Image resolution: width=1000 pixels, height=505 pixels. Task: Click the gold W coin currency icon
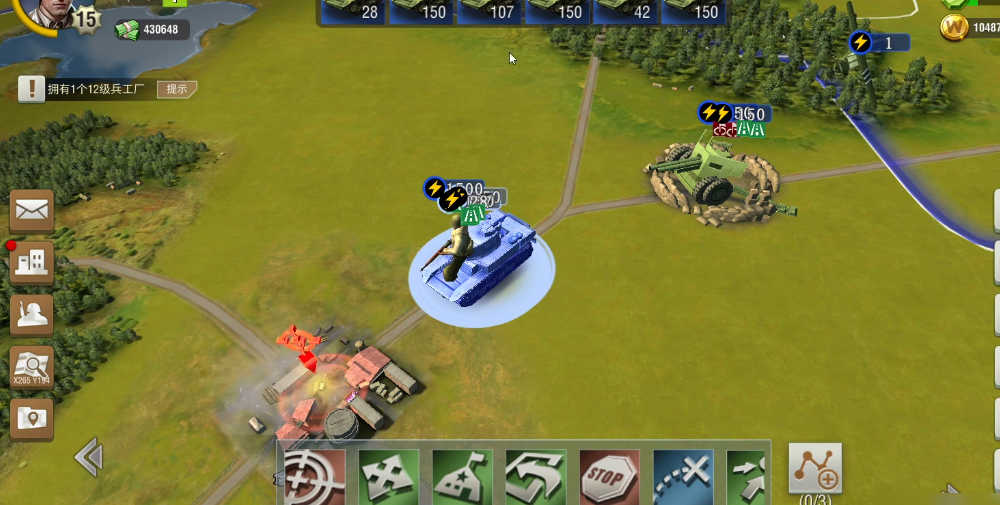click(x=955, y=29)
